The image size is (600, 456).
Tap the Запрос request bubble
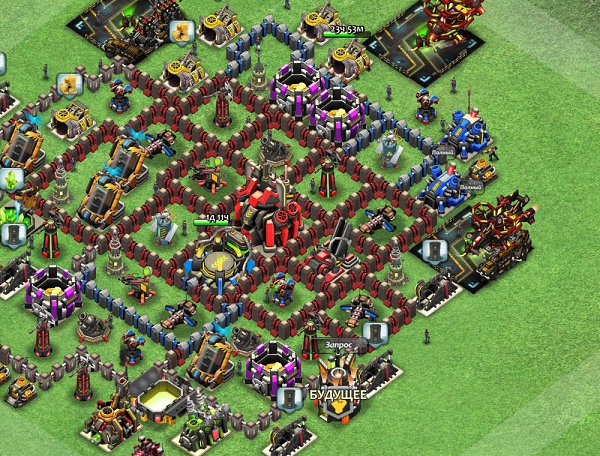tap(339, 344)
